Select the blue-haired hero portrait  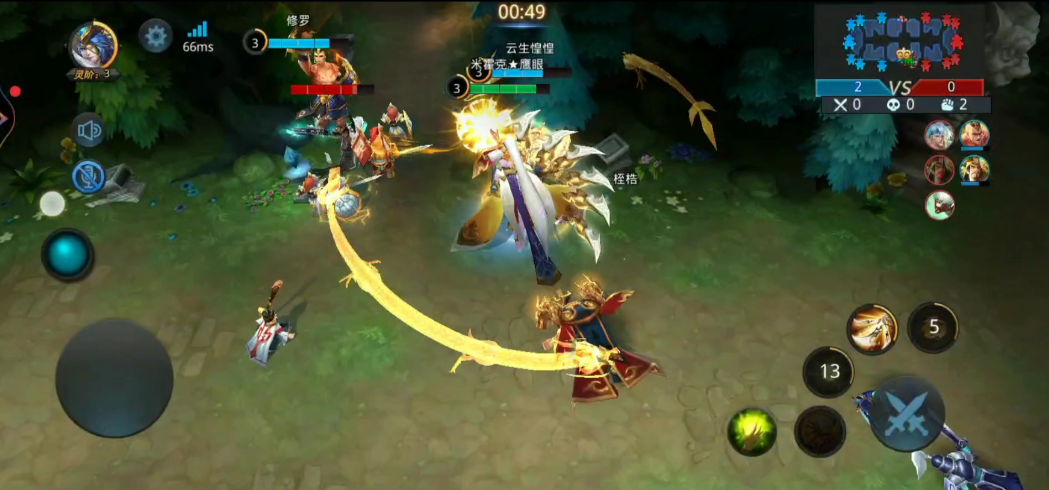pos(939,133)
